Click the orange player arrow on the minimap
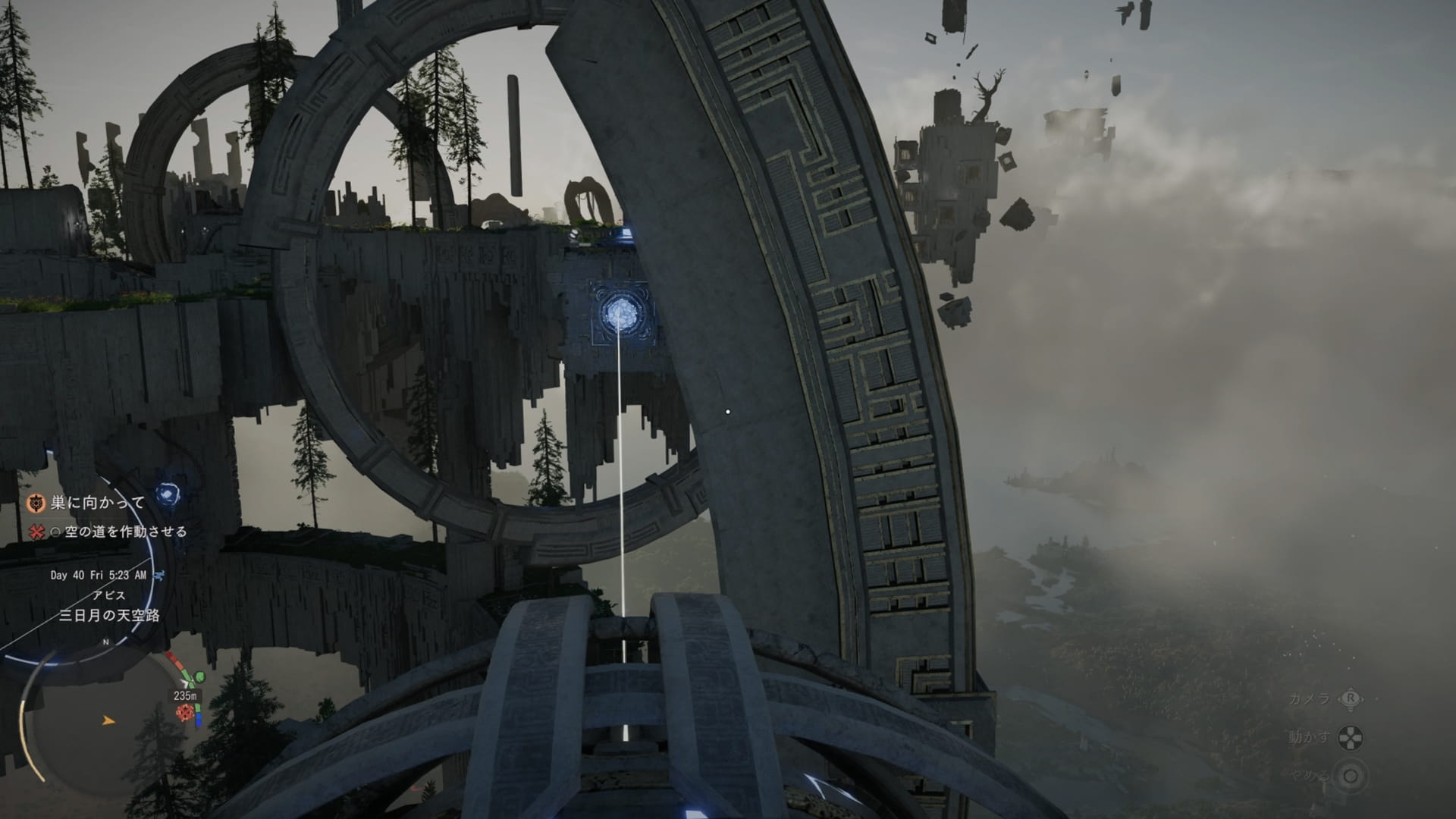The height and width of the screenshot is (819, 1456). pos(109,720)
